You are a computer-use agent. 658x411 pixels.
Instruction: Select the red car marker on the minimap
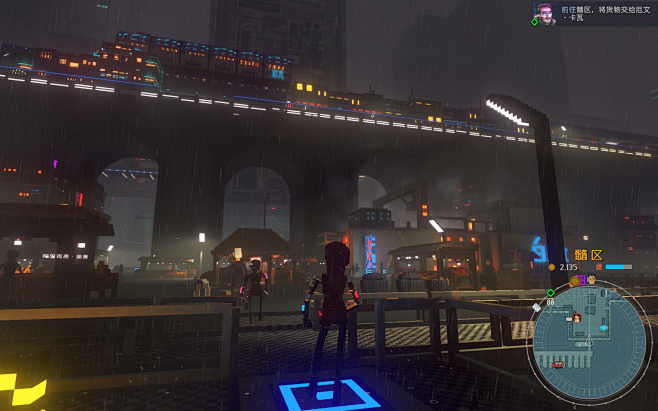(x=558, y=364)
